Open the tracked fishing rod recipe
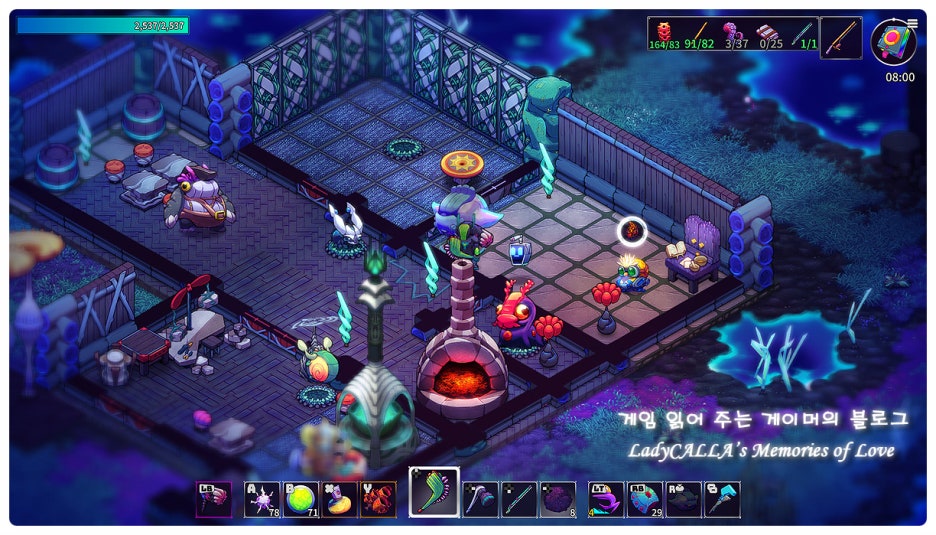The image size is (936, 535). tap(841, 38)
